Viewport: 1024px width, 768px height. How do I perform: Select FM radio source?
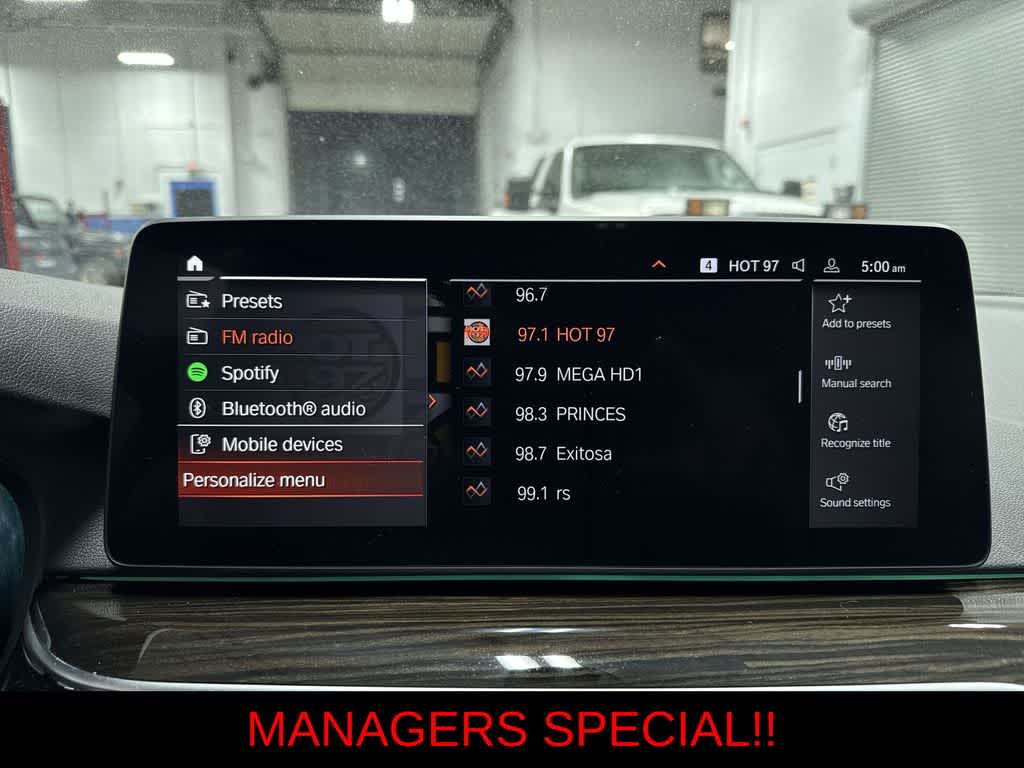tap(257, 338)
